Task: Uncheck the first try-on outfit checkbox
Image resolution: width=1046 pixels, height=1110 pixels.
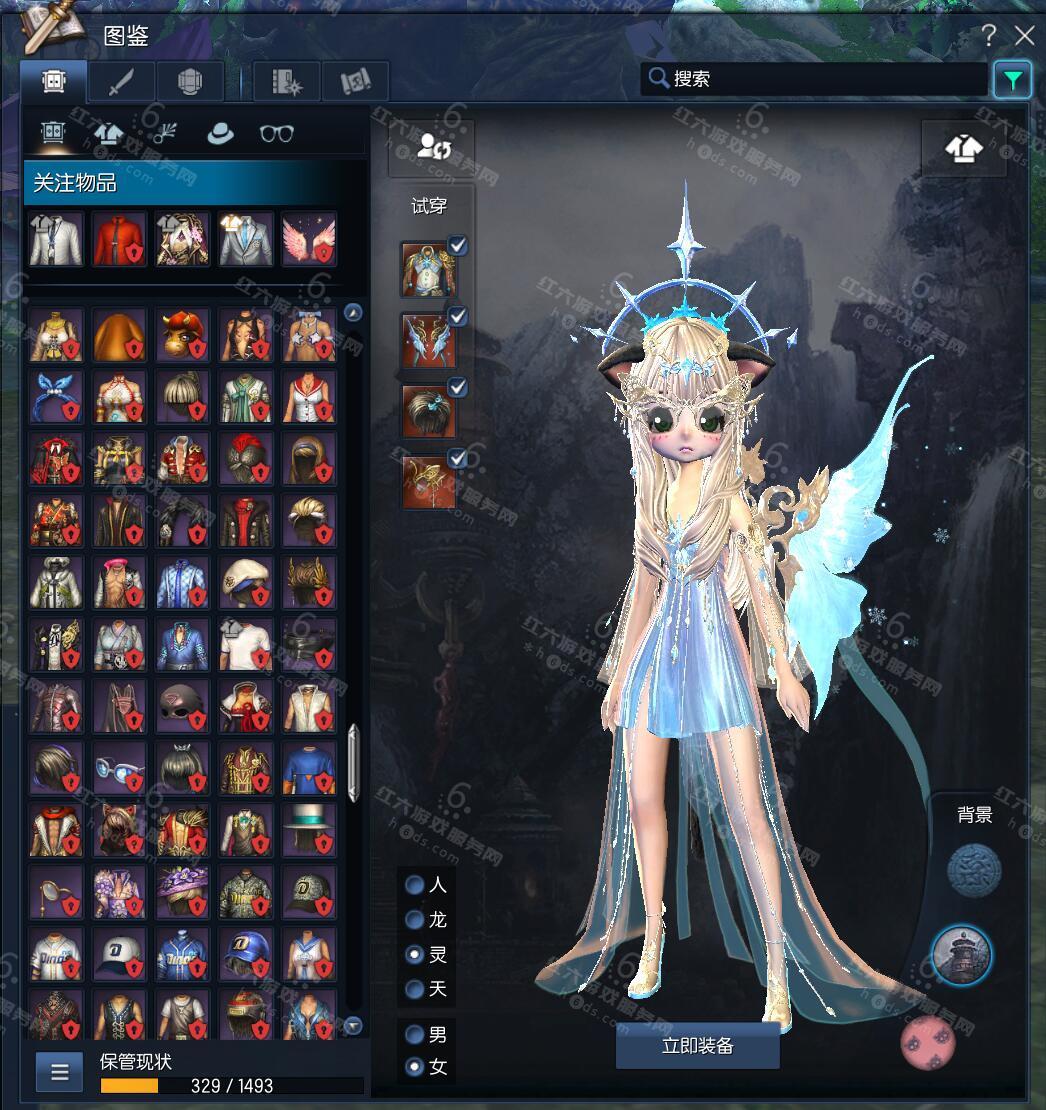Action: coord(457,245)
